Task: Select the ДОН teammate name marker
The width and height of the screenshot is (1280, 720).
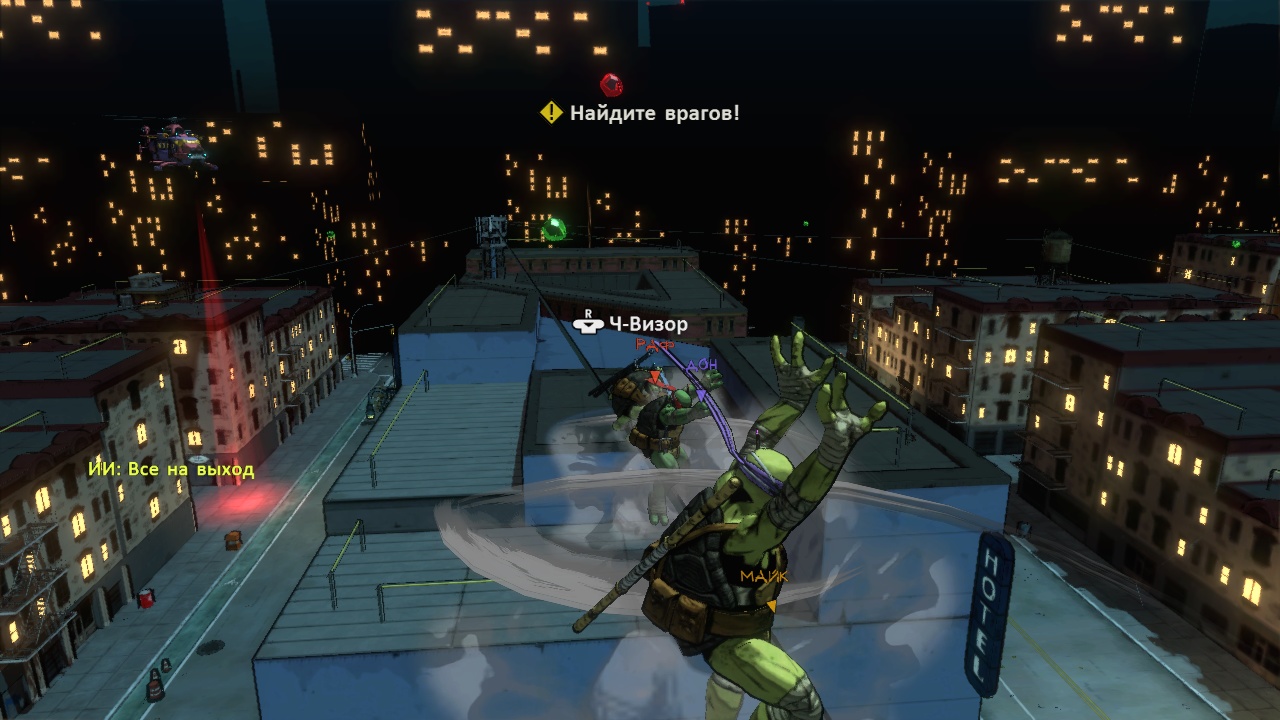Action: point(703,366)
